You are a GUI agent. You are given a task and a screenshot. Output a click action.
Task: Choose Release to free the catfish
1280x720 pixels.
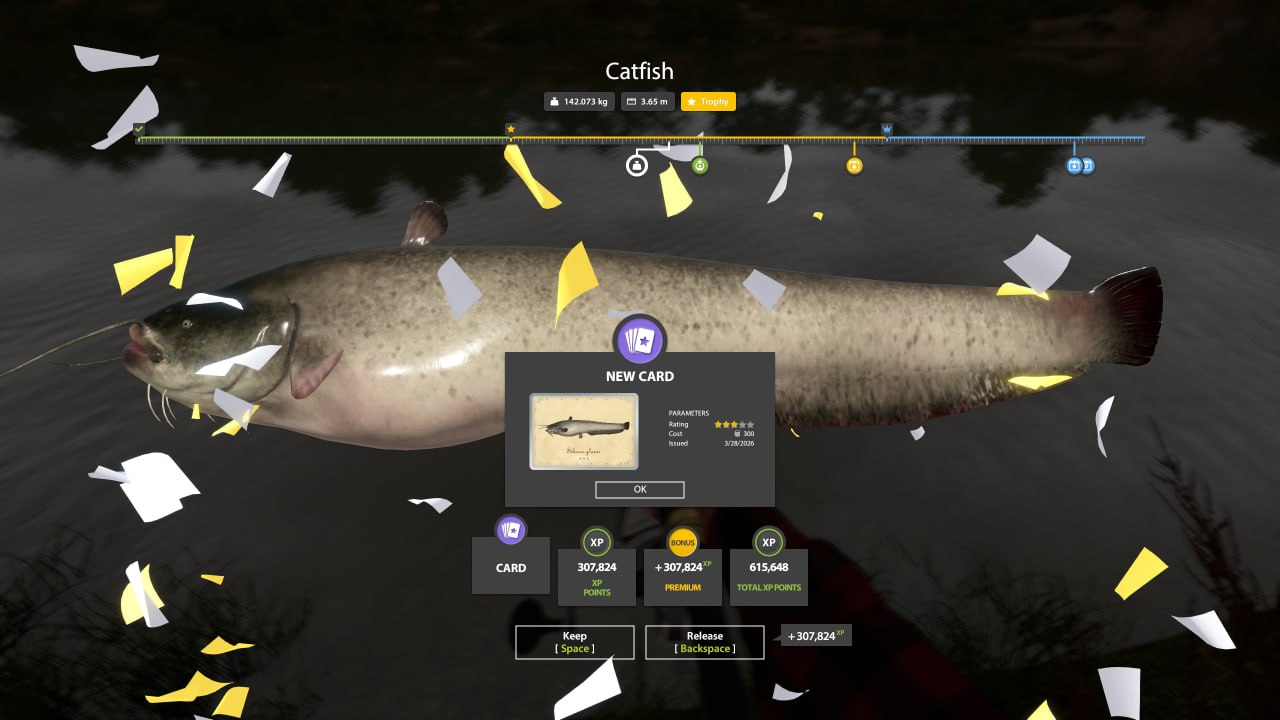pyautogui.click(x=704, y=642)
